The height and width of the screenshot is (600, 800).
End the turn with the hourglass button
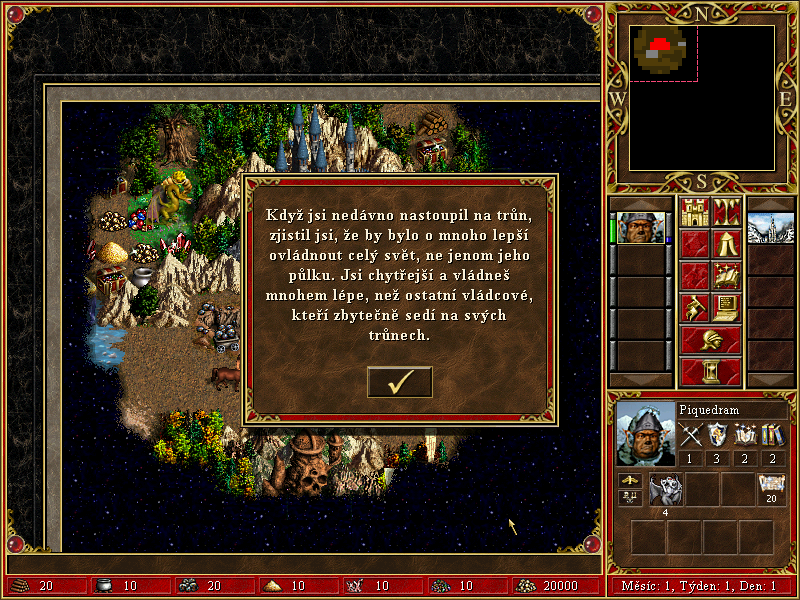pyautogui.click(x=710, y=370)
